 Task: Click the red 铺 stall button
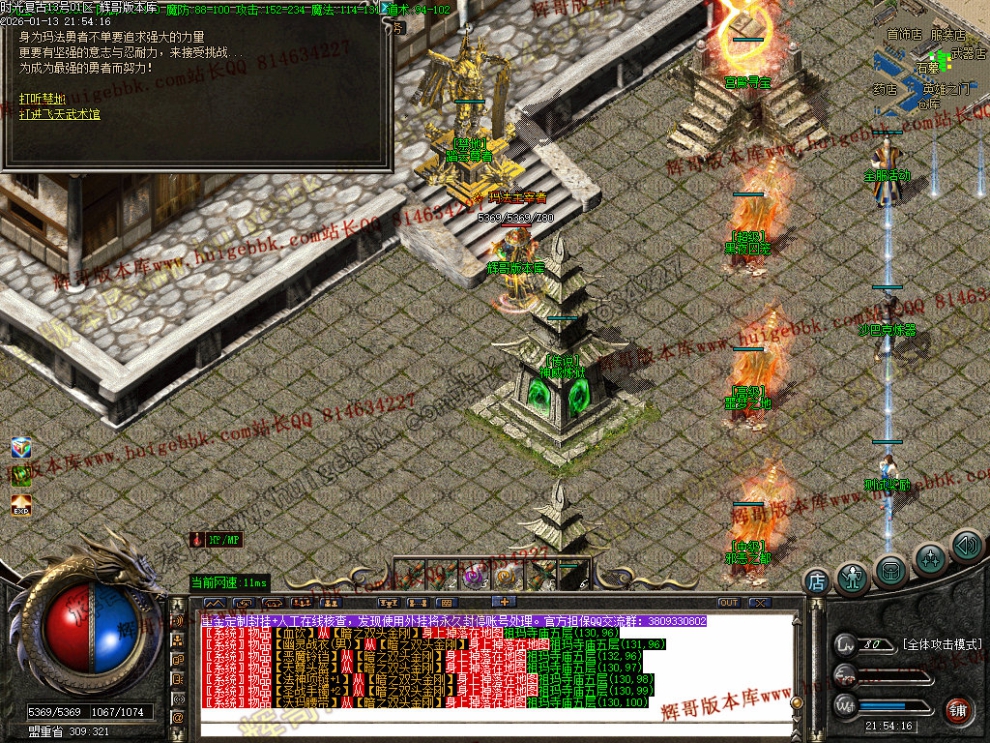tap(959, 711)
